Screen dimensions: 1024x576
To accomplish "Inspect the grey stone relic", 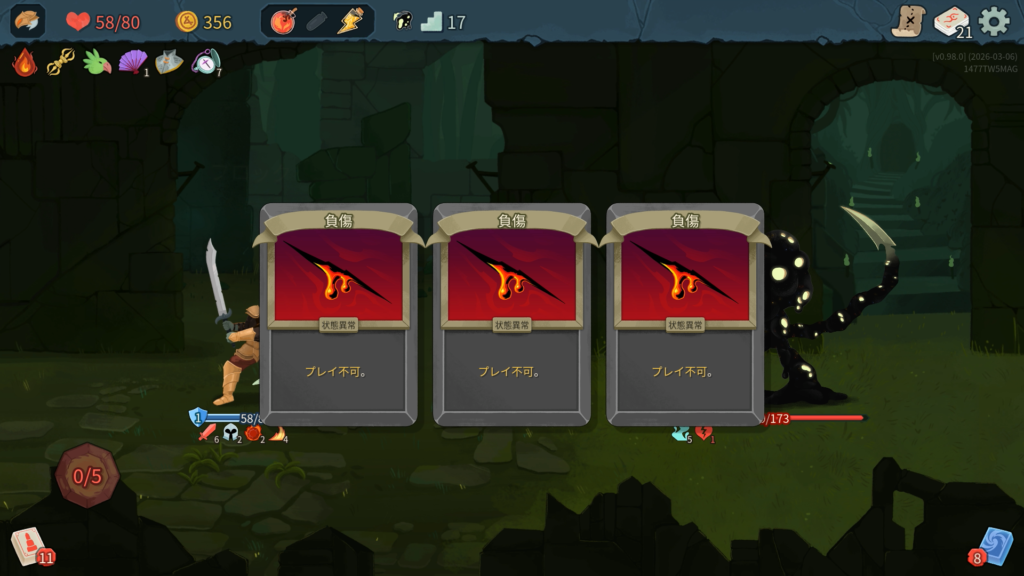I will pyautogui.click(x=168, y=62).
